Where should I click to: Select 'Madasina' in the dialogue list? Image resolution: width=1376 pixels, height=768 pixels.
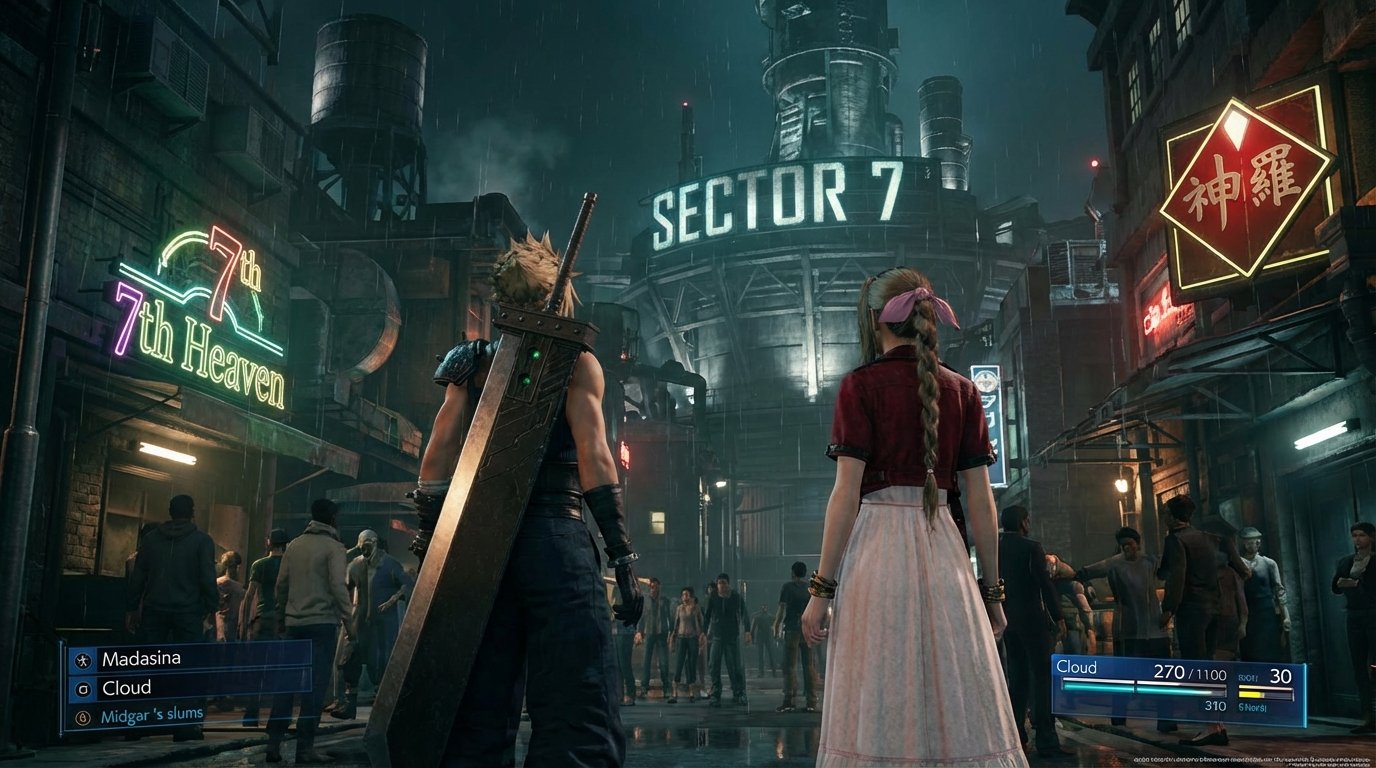[x=142, y=659]
